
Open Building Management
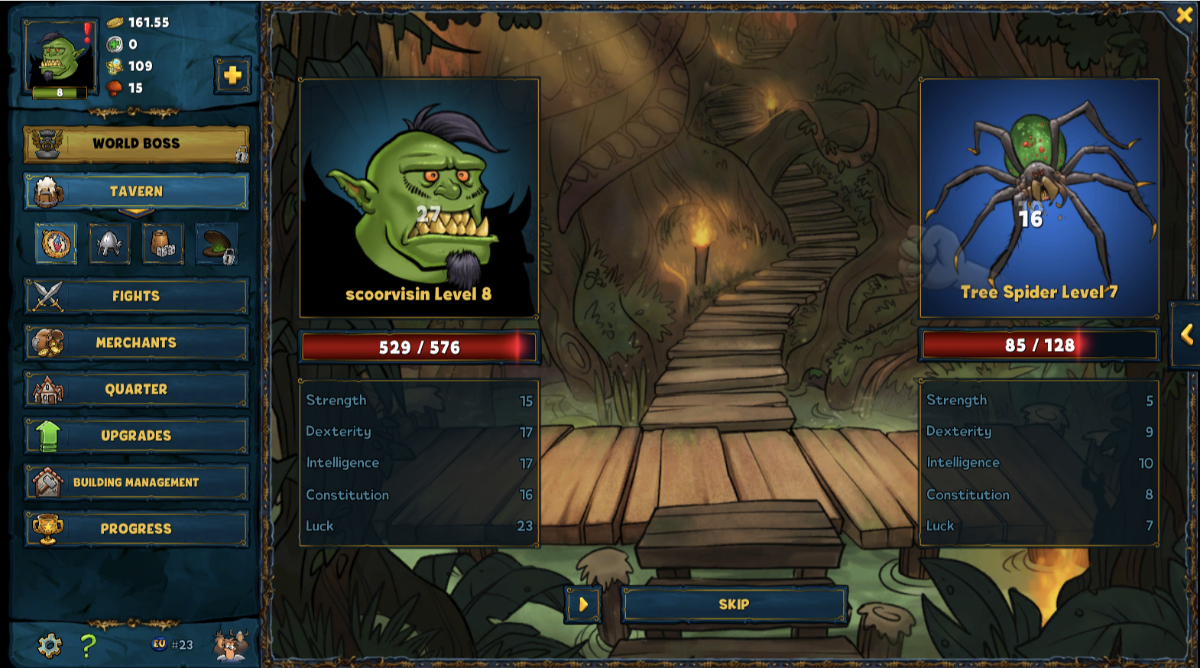[136, 482]
